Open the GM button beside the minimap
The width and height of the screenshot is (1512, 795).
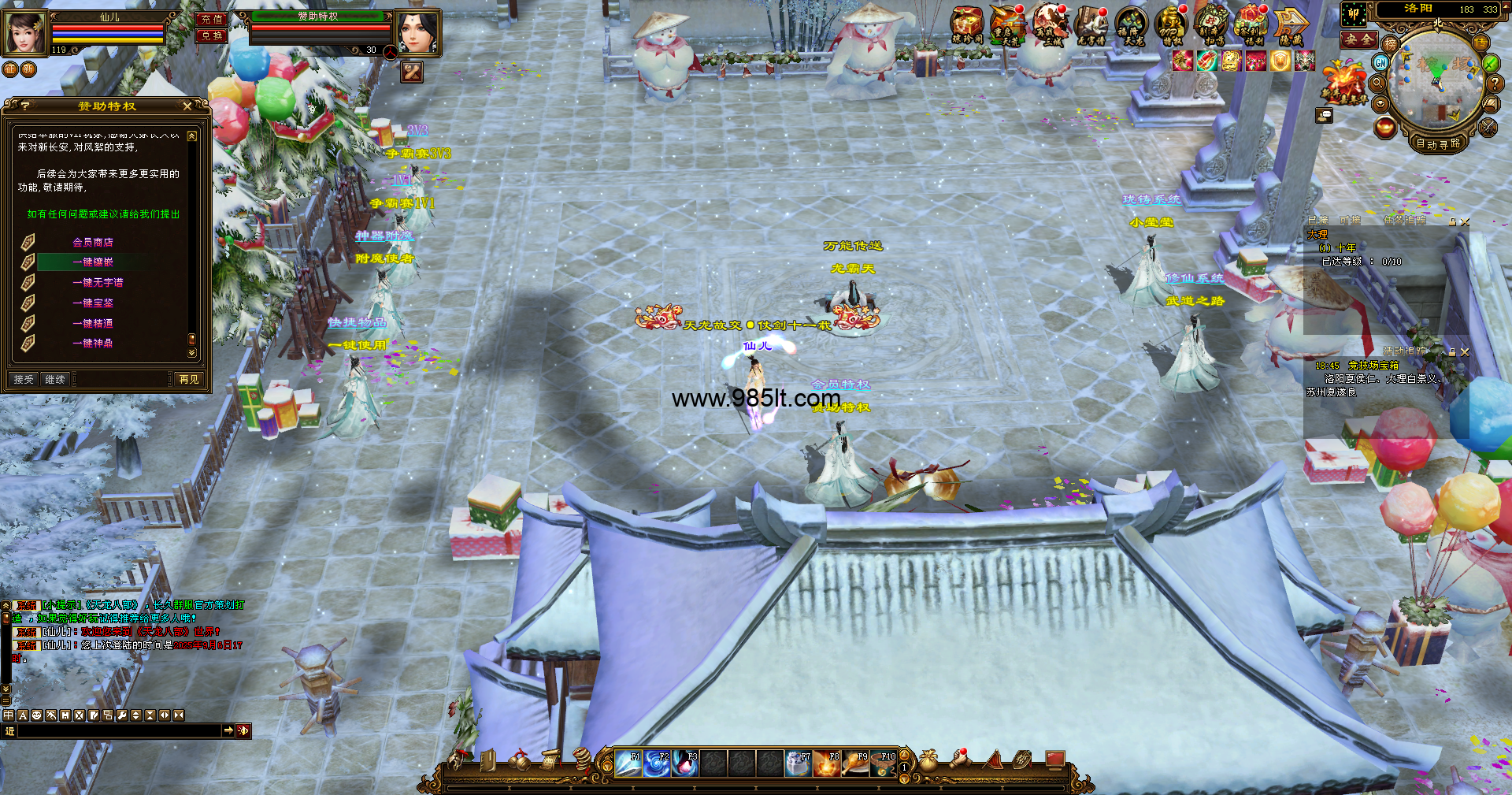click(1380, 62)
